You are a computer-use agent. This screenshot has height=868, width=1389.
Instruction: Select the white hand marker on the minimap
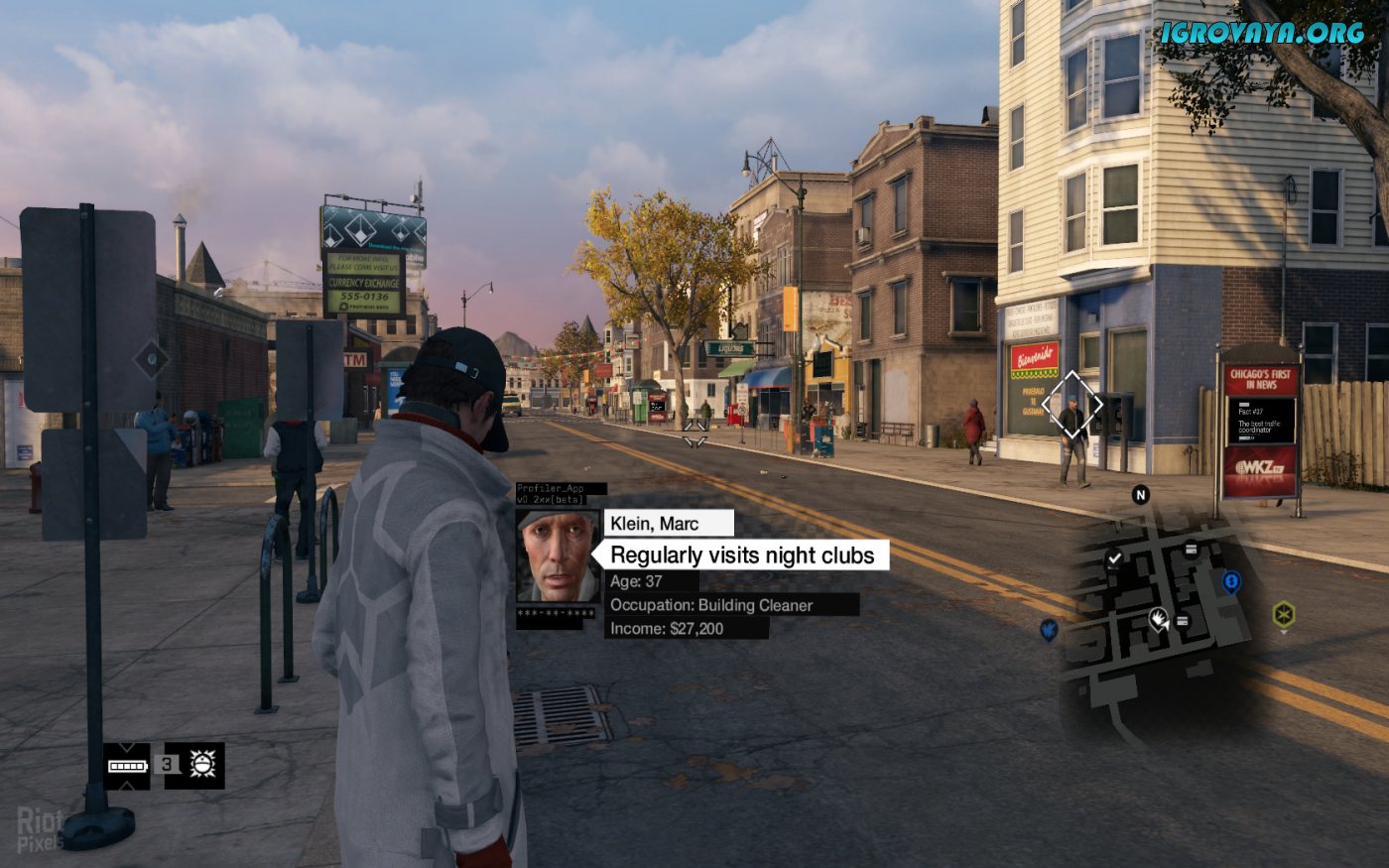click(1158, 620)
